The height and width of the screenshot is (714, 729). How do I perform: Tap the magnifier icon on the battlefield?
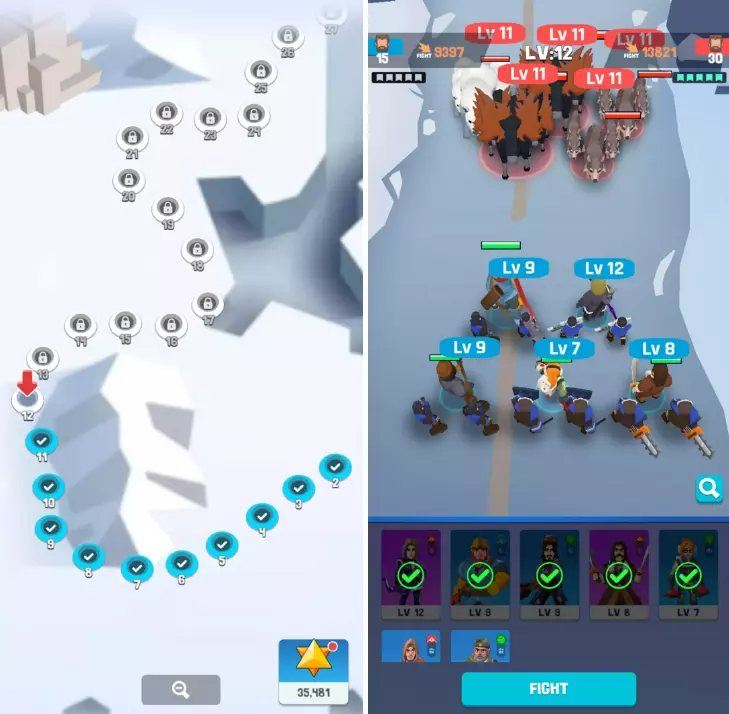[709, 488]
